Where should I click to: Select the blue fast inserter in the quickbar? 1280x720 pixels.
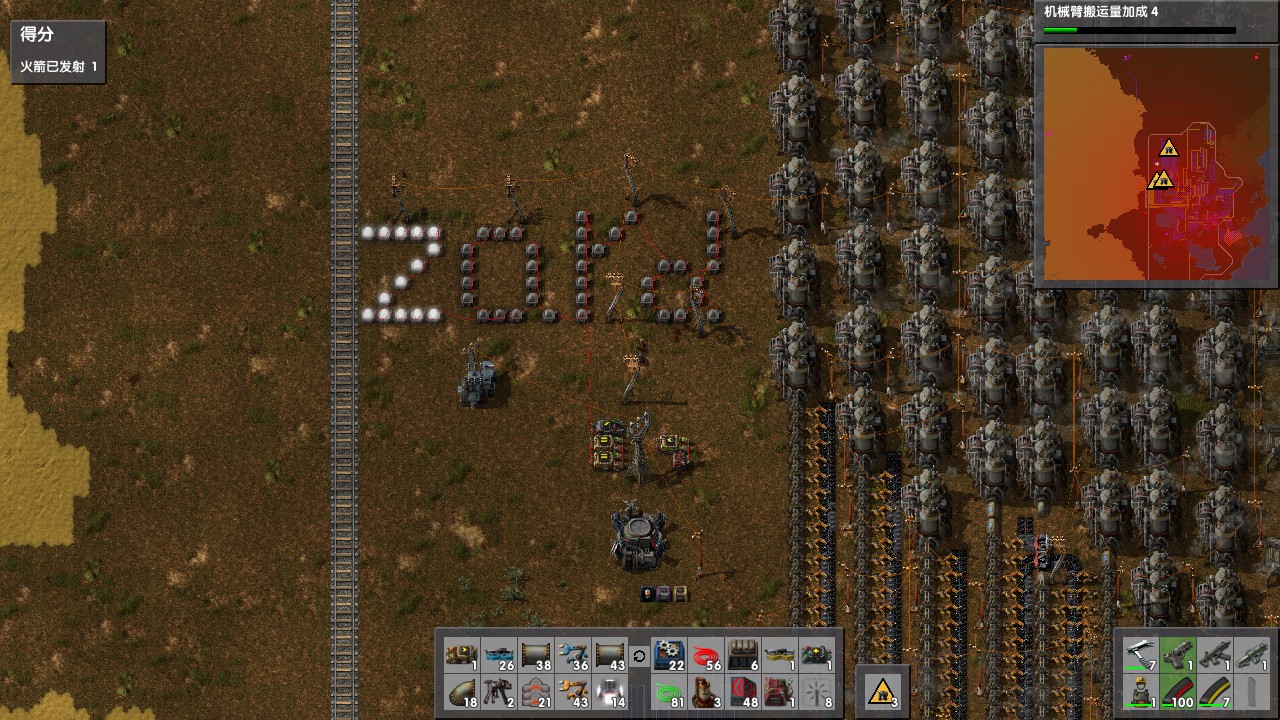click(571, 655)
